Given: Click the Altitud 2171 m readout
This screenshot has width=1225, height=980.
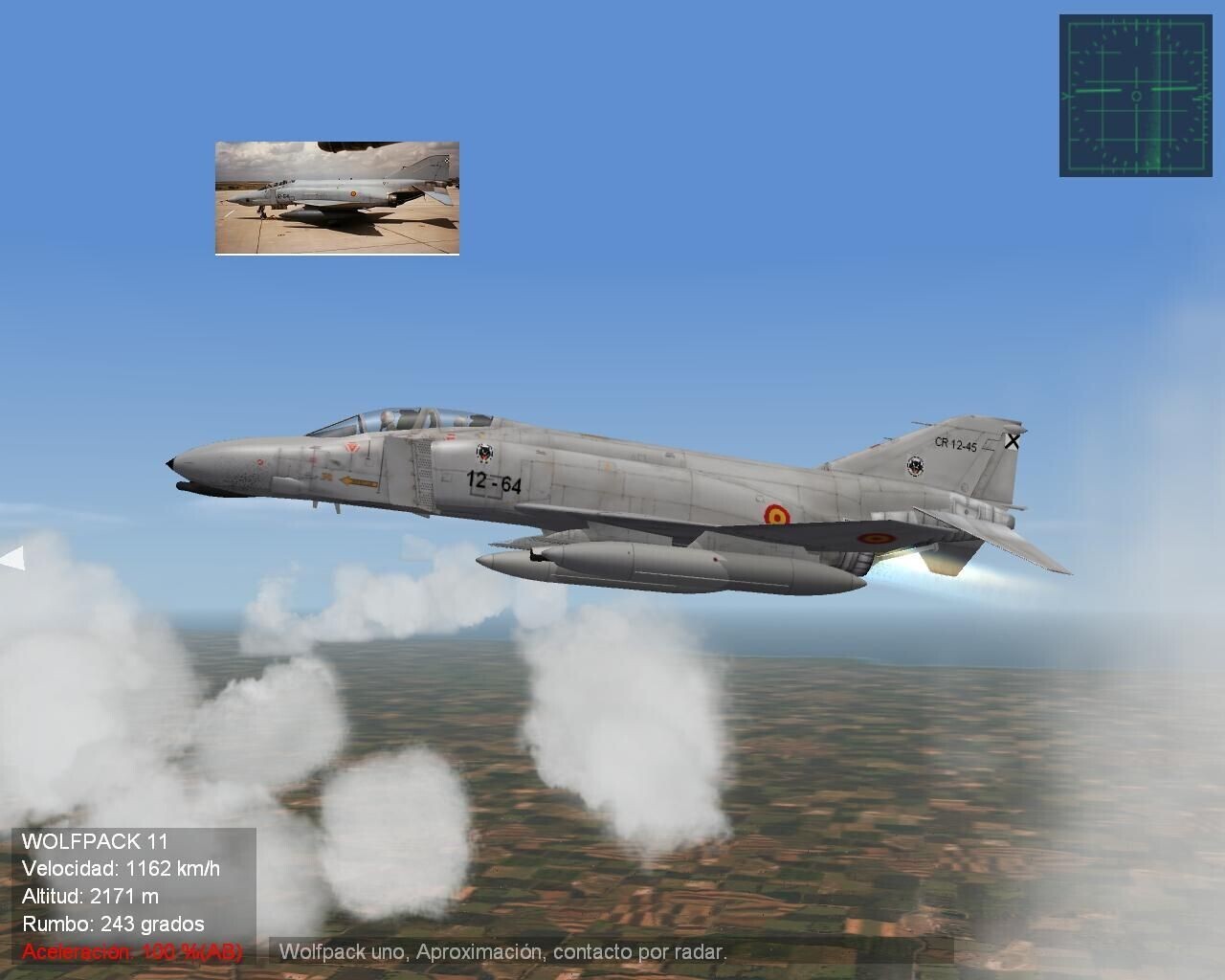Looking at the screenshot, I should 91,899.
